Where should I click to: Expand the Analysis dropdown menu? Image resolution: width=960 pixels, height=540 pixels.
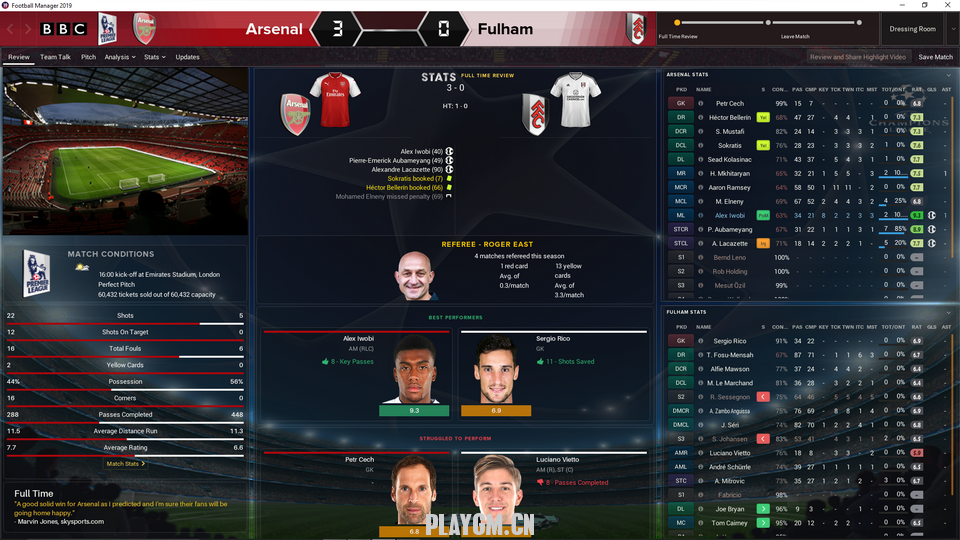[119, 57]
